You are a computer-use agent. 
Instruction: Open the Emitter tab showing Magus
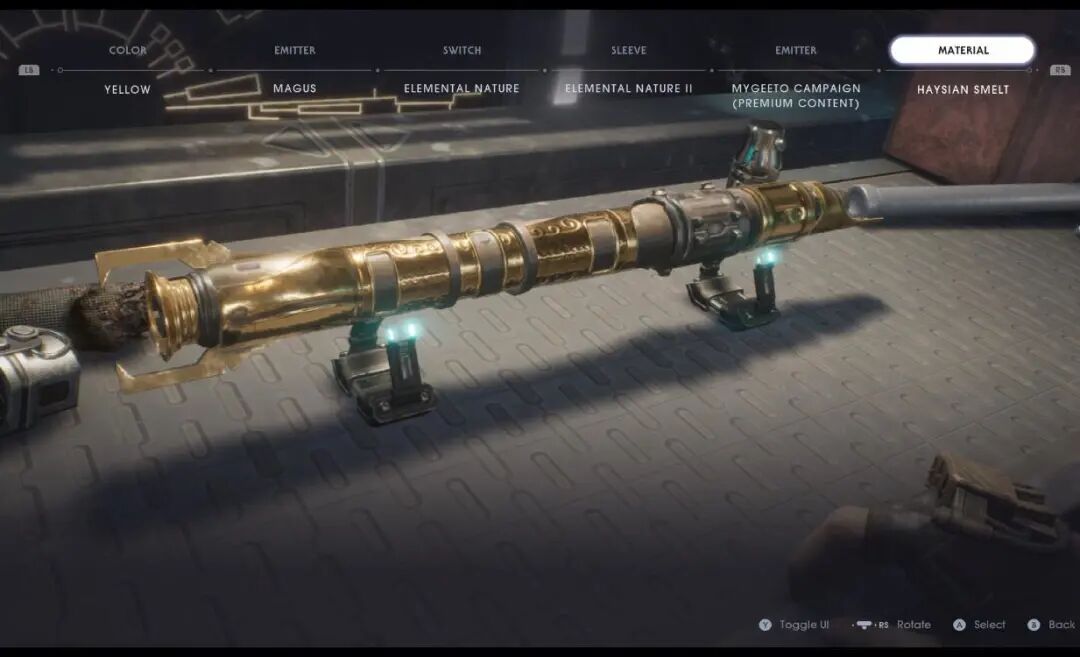(294, 50)
